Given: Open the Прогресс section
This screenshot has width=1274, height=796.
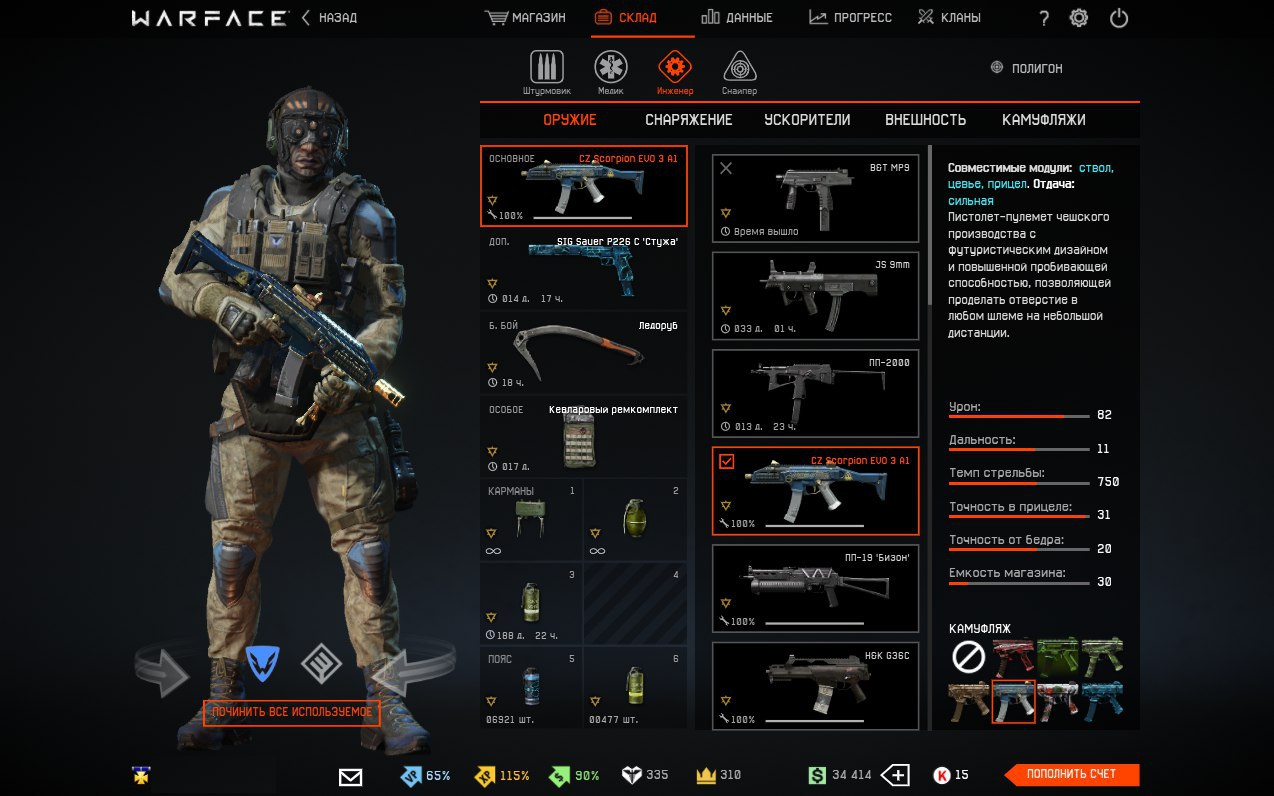Looking at the screenshot, I should point(850,18).
